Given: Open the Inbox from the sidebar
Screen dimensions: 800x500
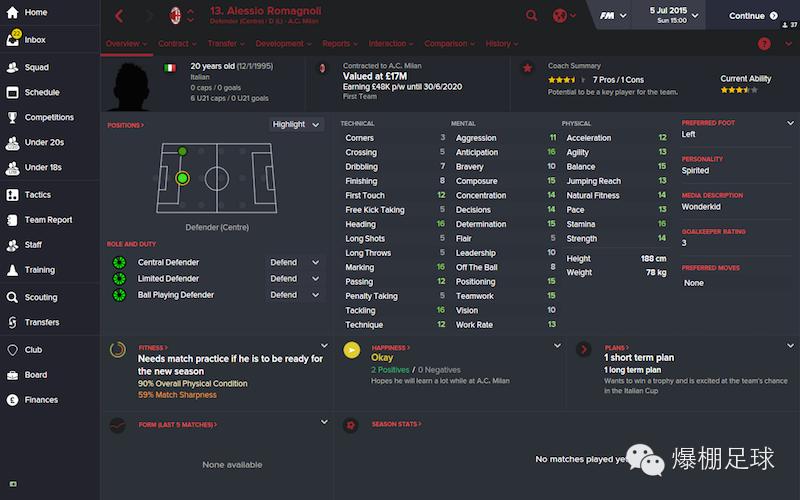Looking at the screenshot, I should point(35,40).
